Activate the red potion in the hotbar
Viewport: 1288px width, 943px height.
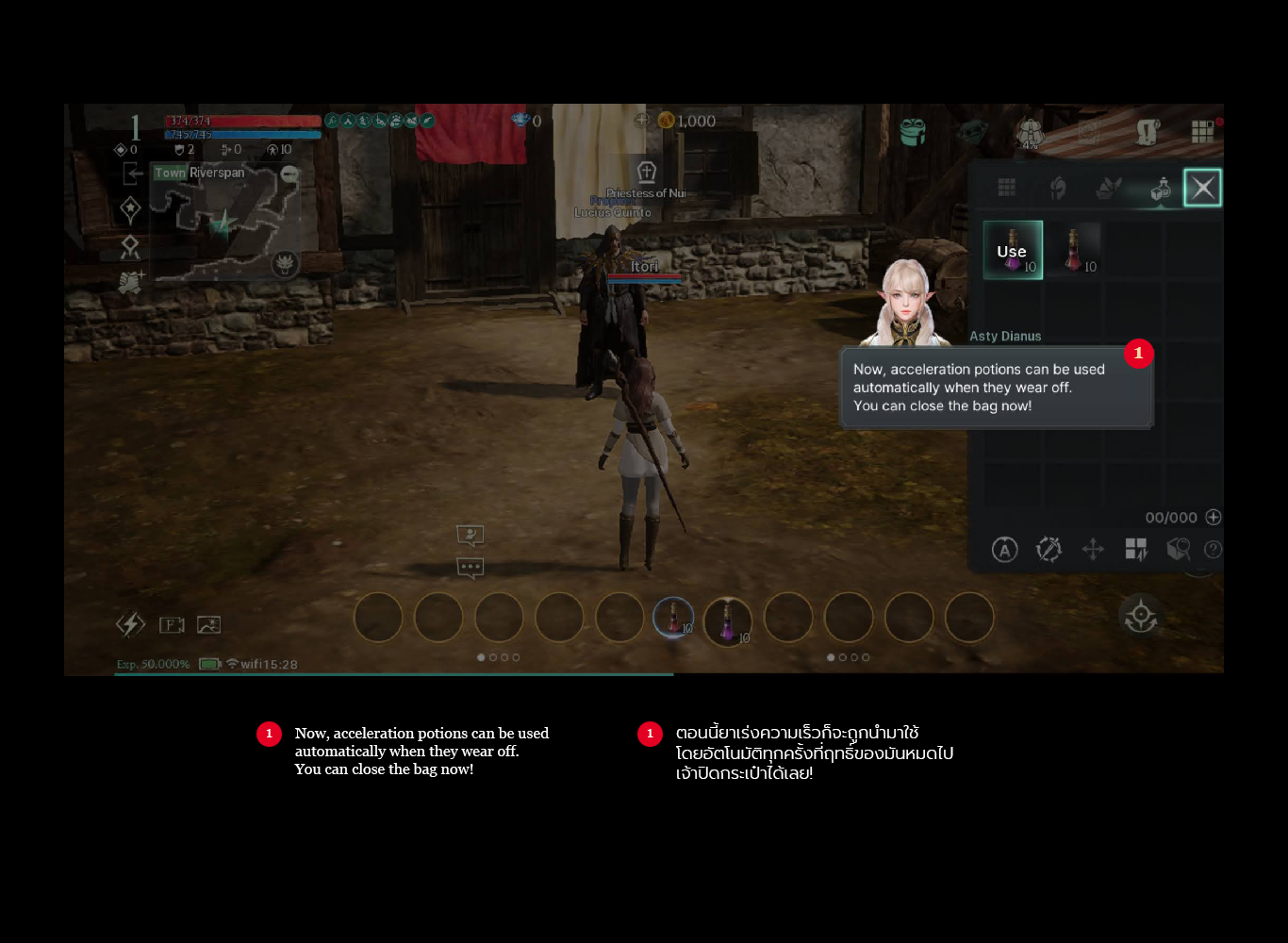pyautogui.click(x=673, y=618)
